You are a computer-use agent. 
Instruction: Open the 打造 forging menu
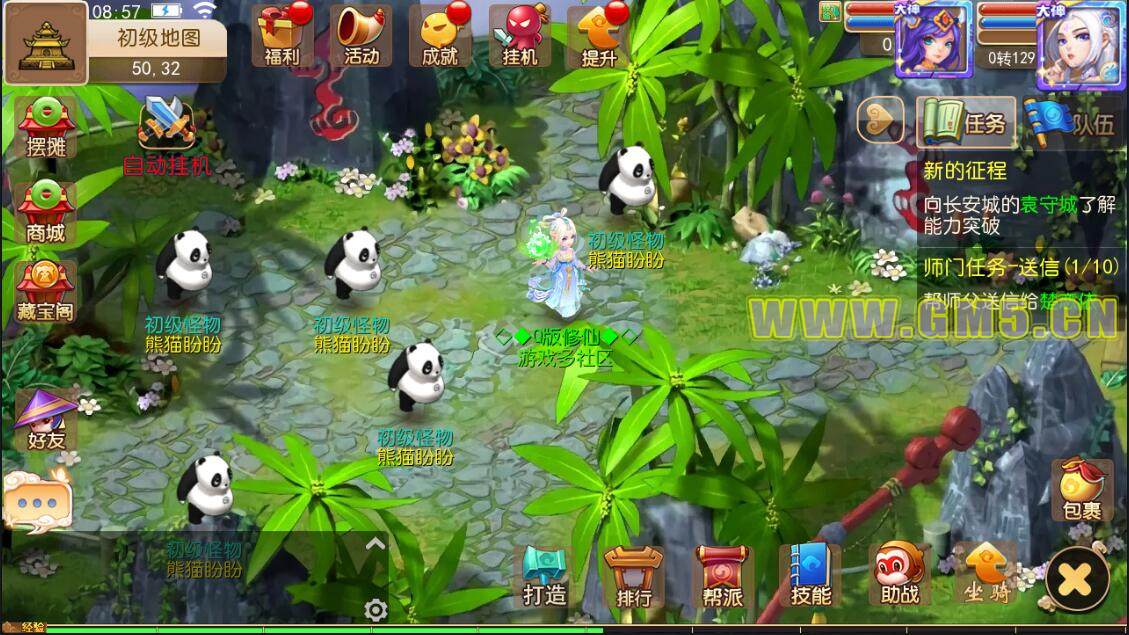pos(545,577)
